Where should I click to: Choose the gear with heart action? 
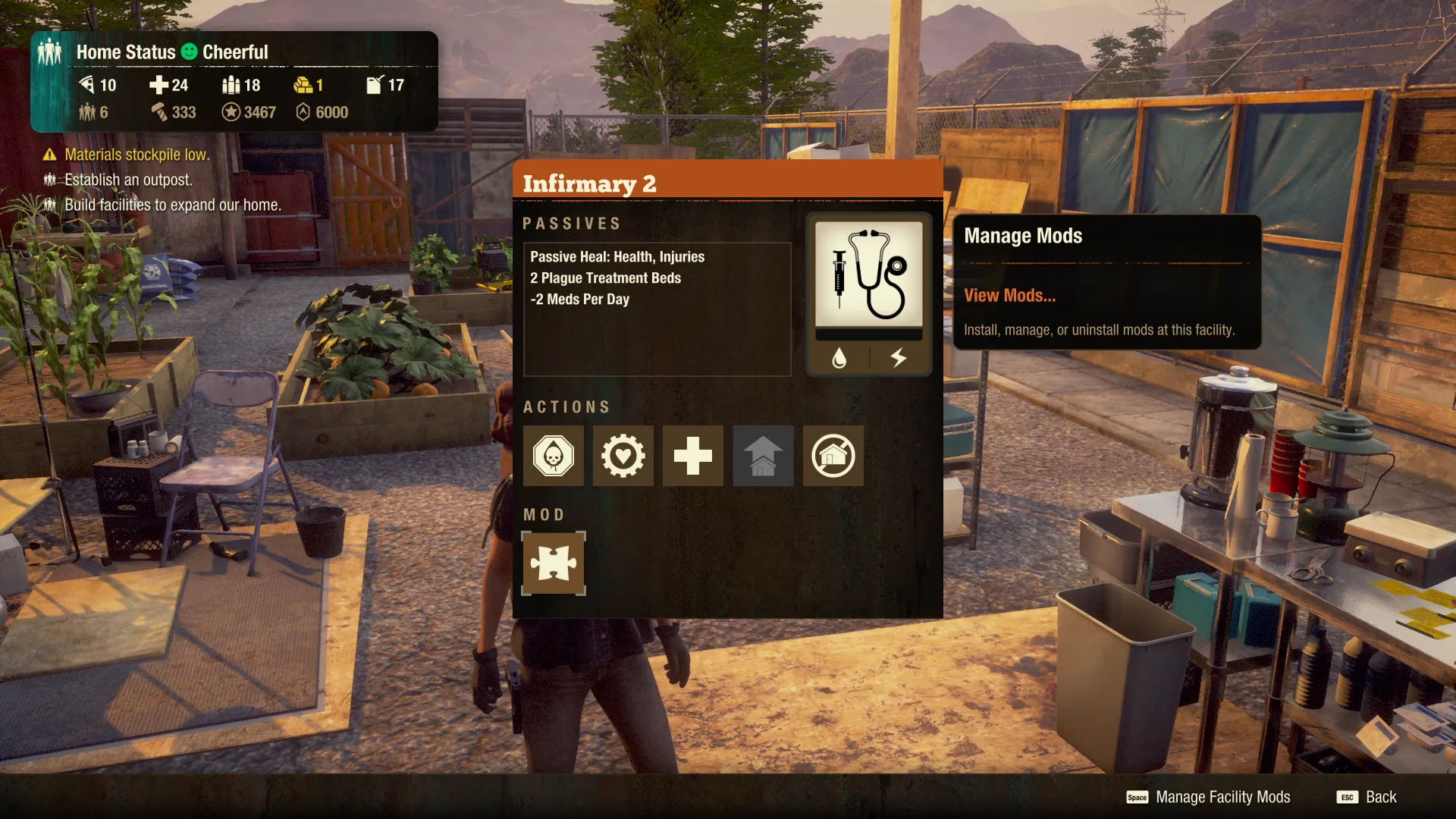[623, 456]
